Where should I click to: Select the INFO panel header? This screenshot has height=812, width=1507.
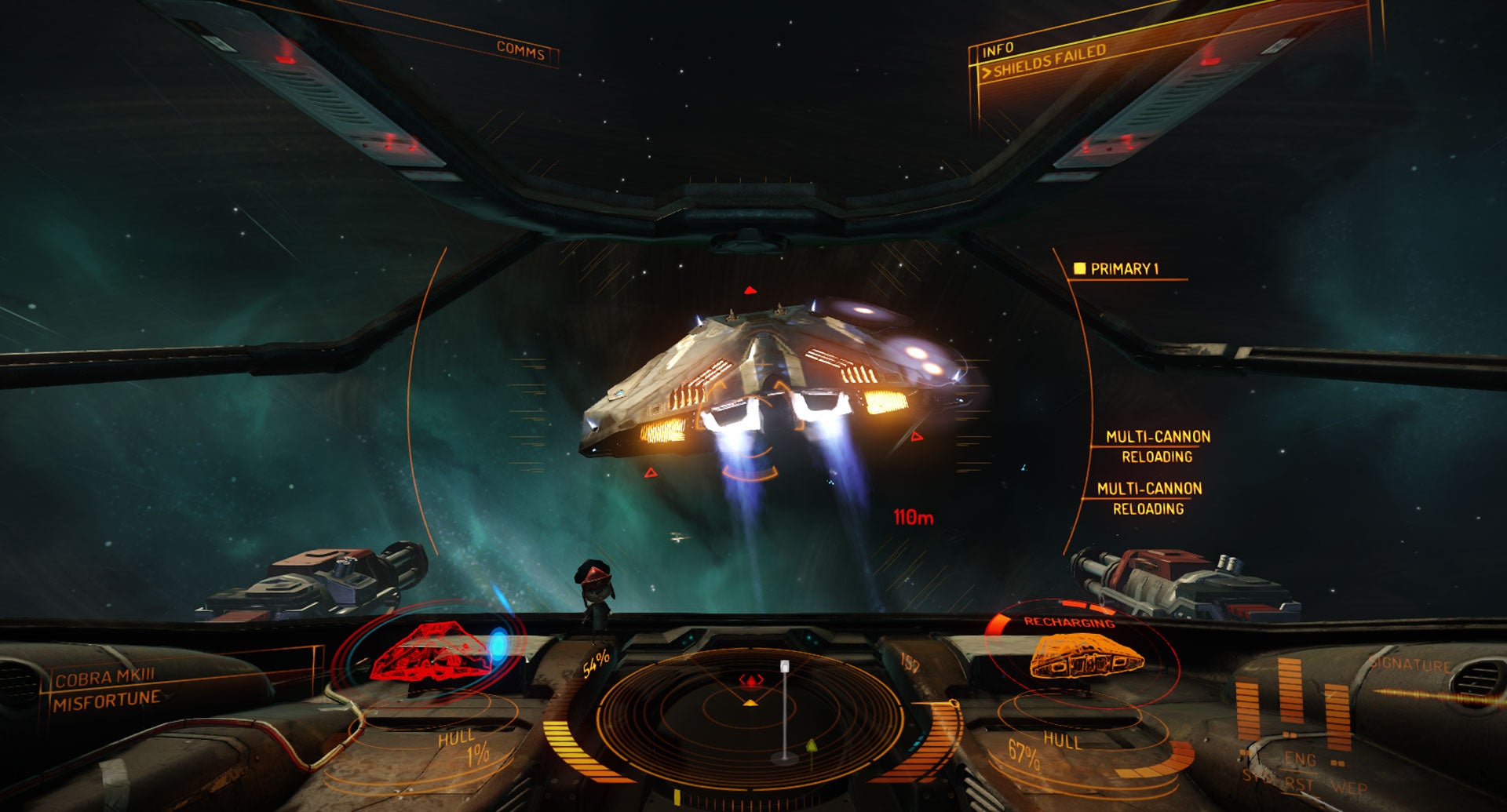998,50
